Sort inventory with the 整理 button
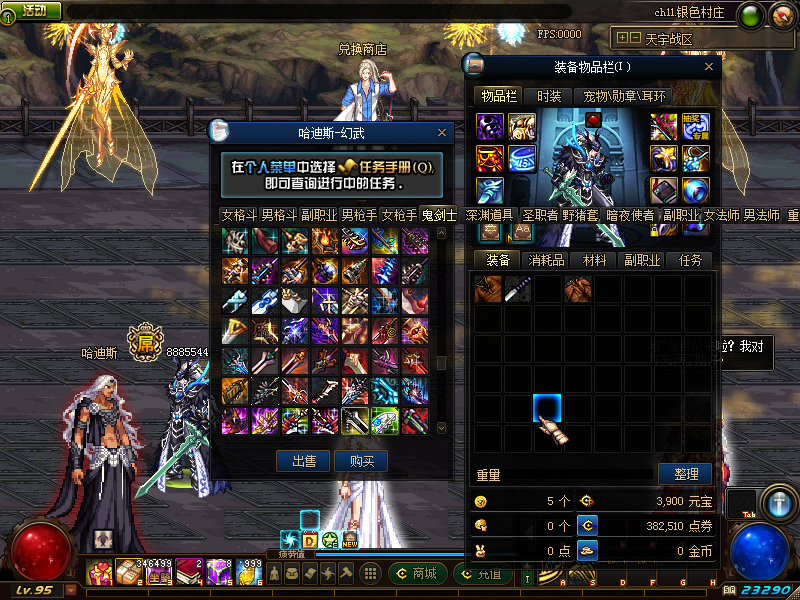The width and height of the screenshot is (800, 600). coord(685,473)
